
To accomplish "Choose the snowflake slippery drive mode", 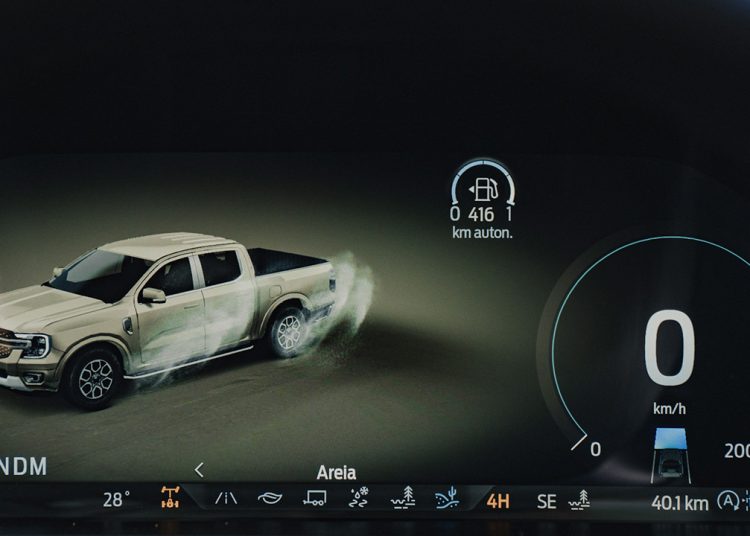I will tap(358, 498).
